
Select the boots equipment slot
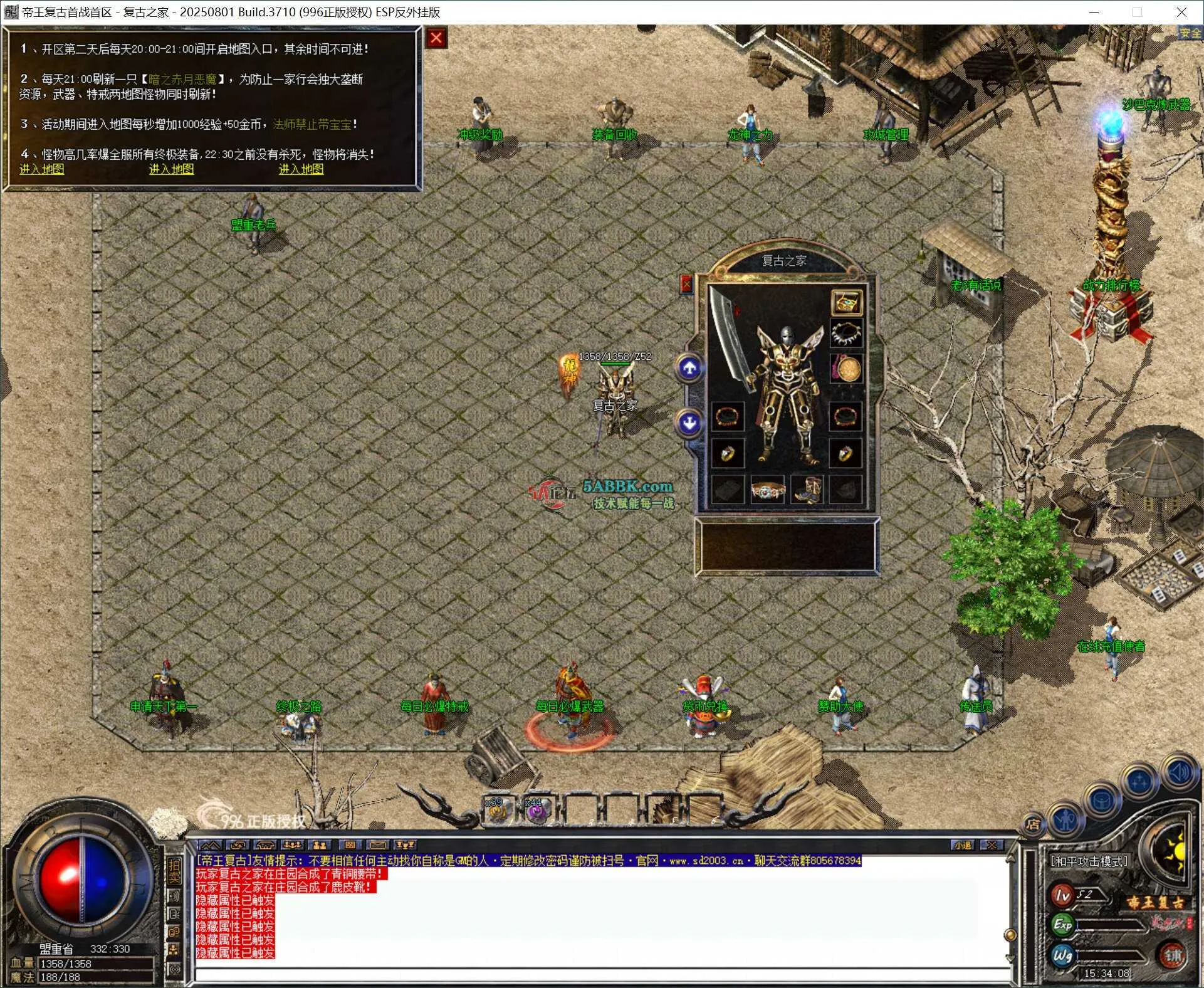pyautogui.click(x=807, y=490)
